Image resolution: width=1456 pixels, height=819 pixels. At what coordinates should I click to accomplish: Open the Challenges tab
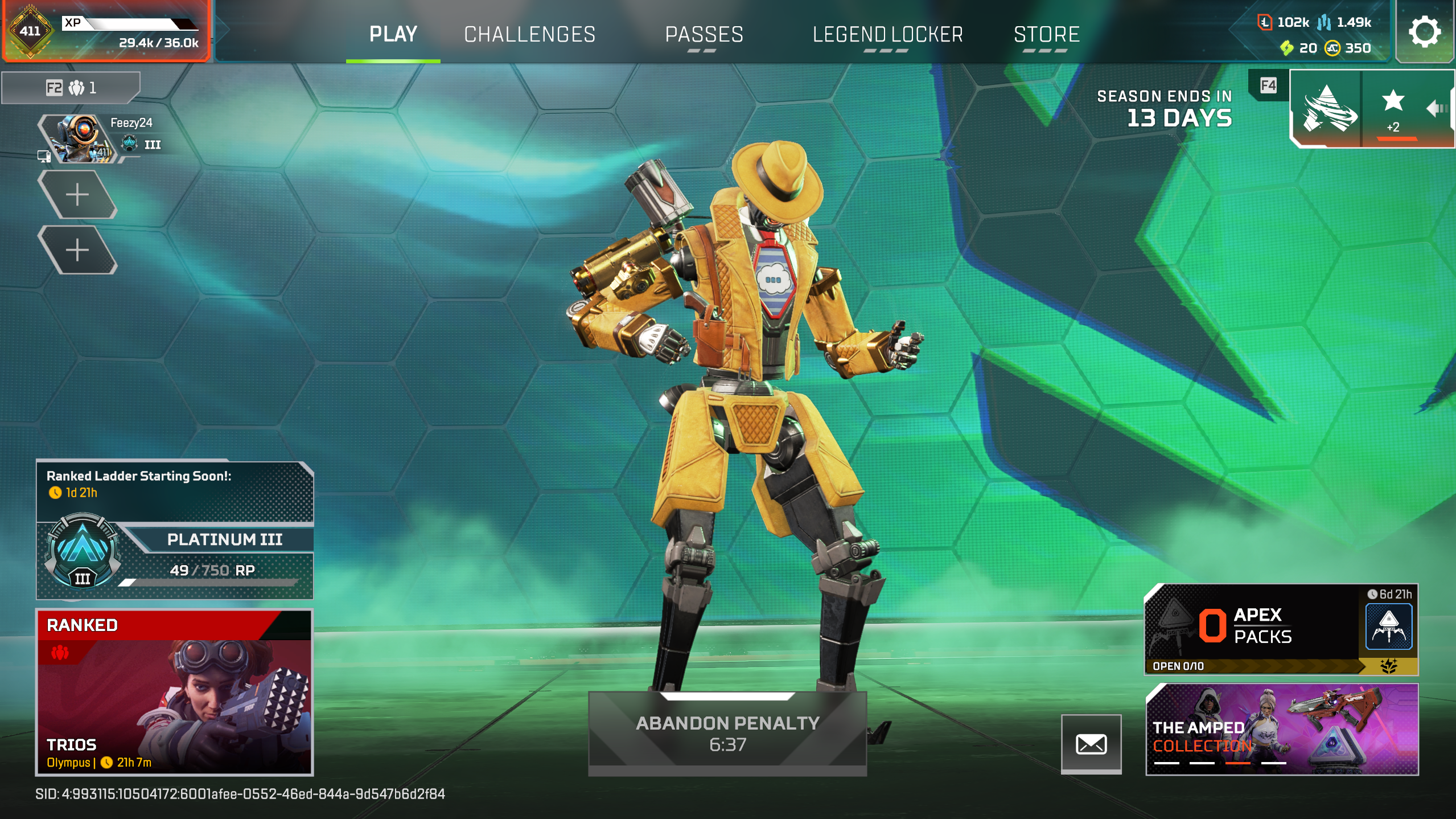pyautogui.click(x=529, y=34)
